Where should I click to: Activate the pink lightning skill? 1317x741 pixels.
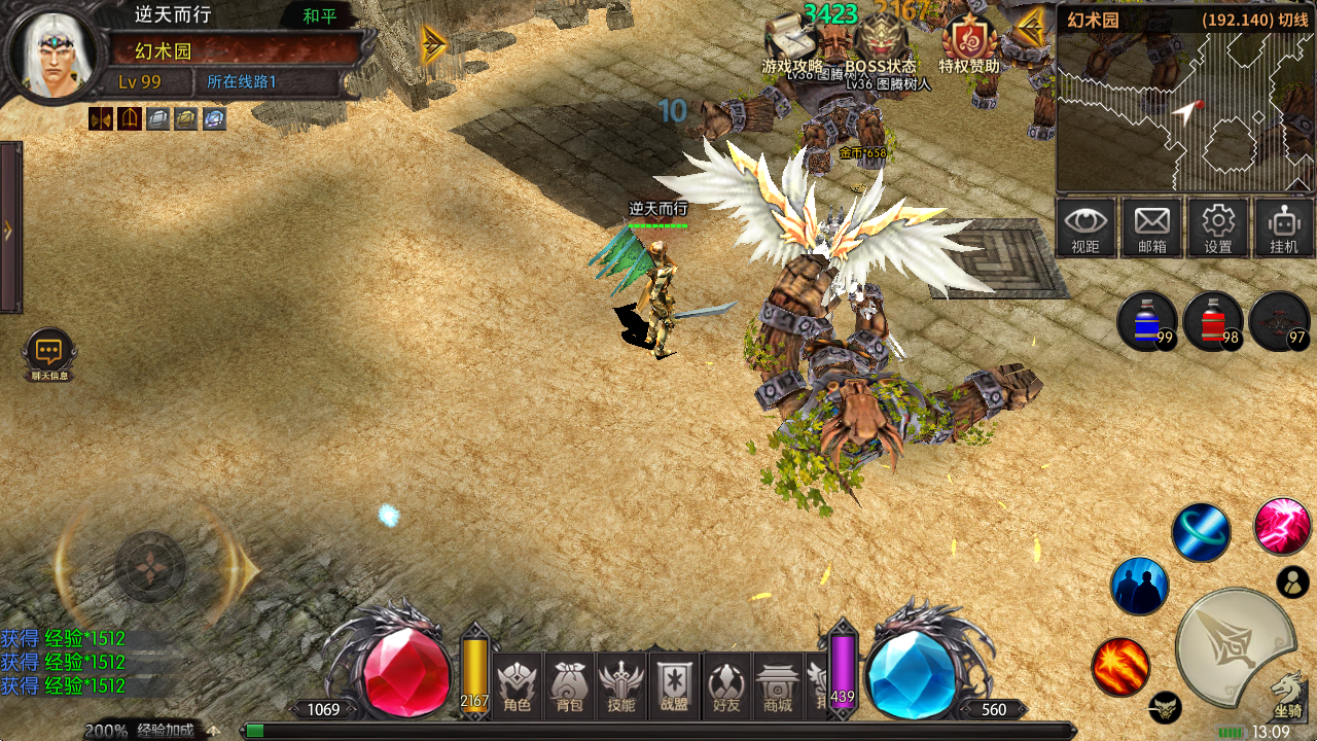[1282, 527]
